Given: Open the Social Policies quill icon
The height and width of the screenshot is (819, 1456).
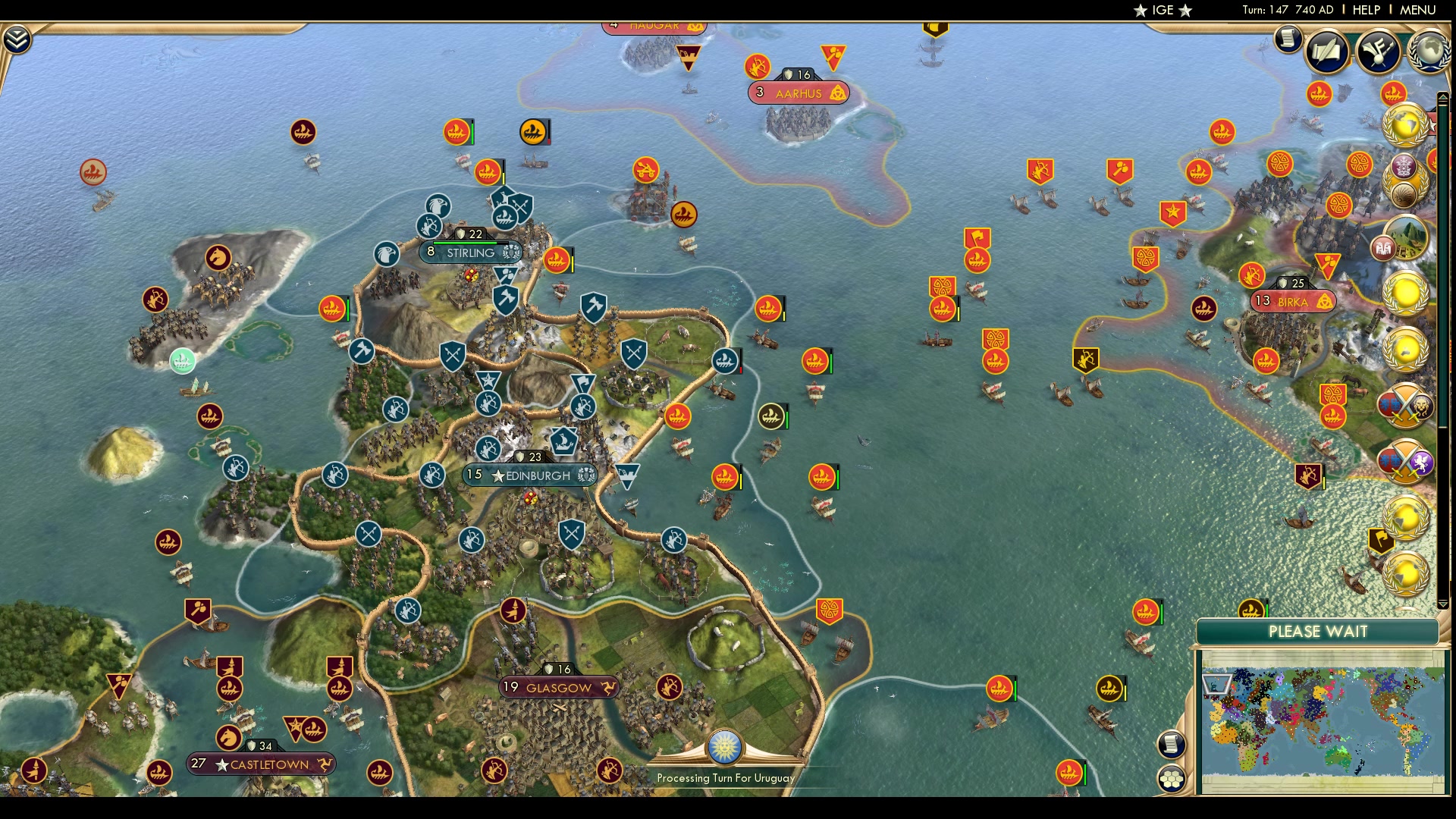Looking at the screenshot, I should pos(1329,51).
